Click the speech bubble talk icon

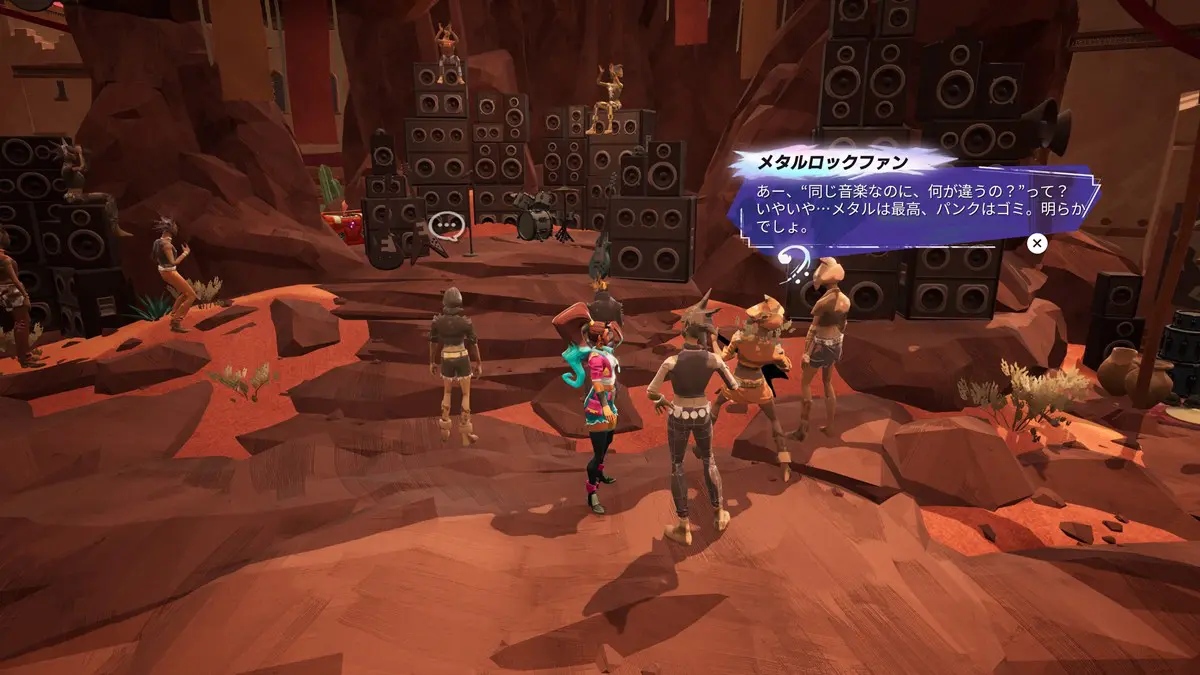(x=446, y=227)
